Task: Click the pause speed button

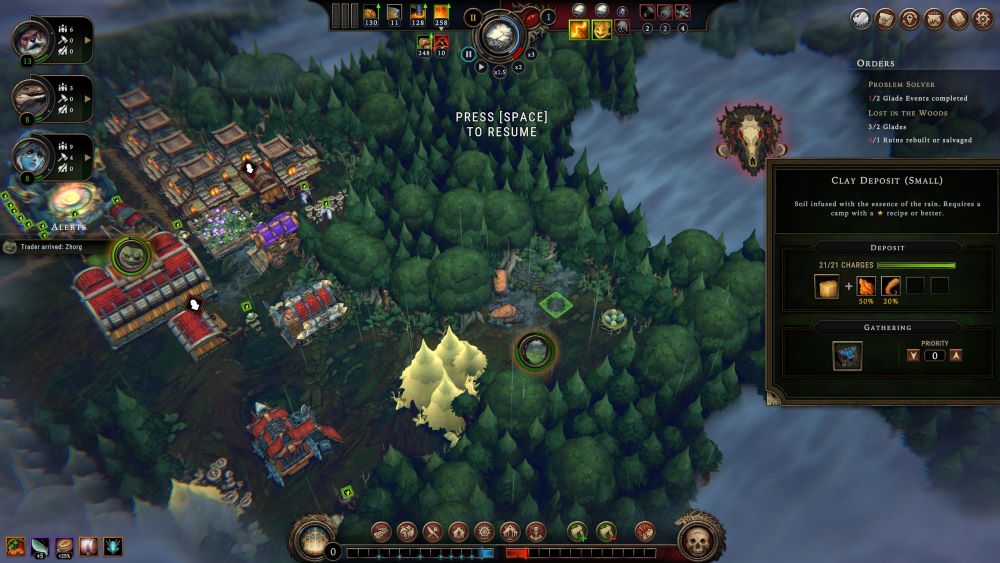Action: [x=468, y=54]
